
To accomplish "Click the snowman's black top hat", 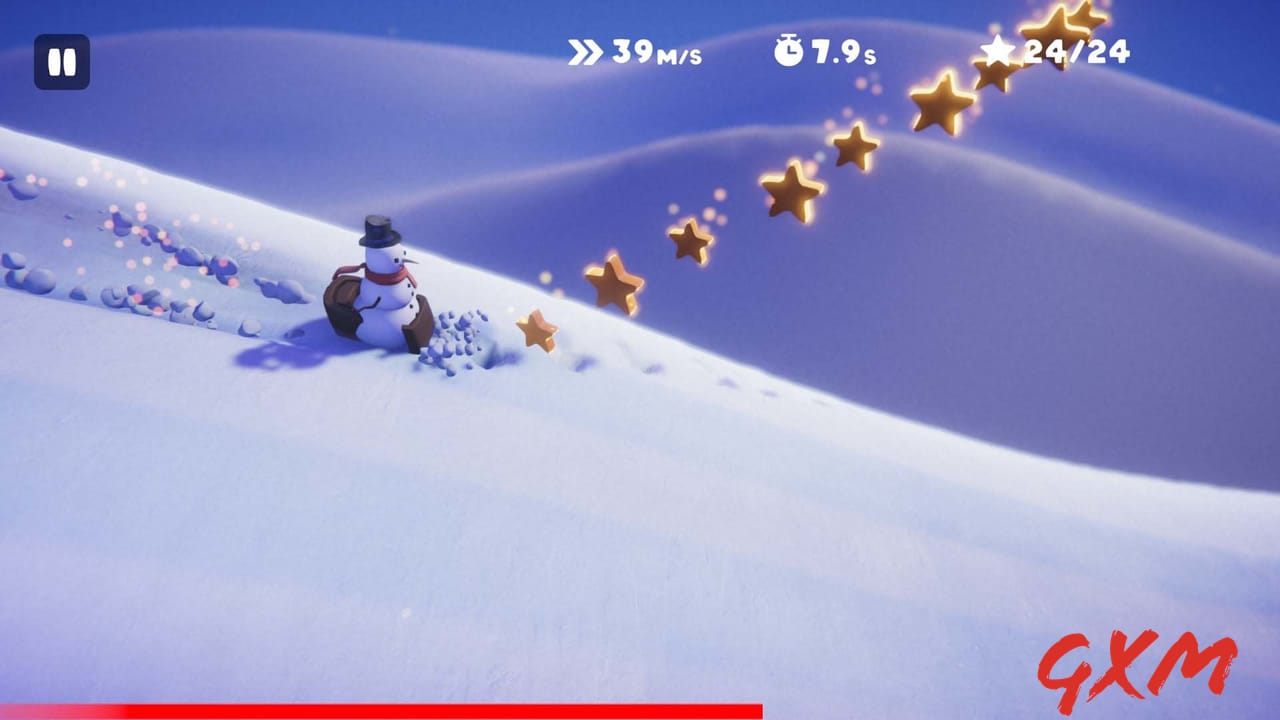I will 381,230.
